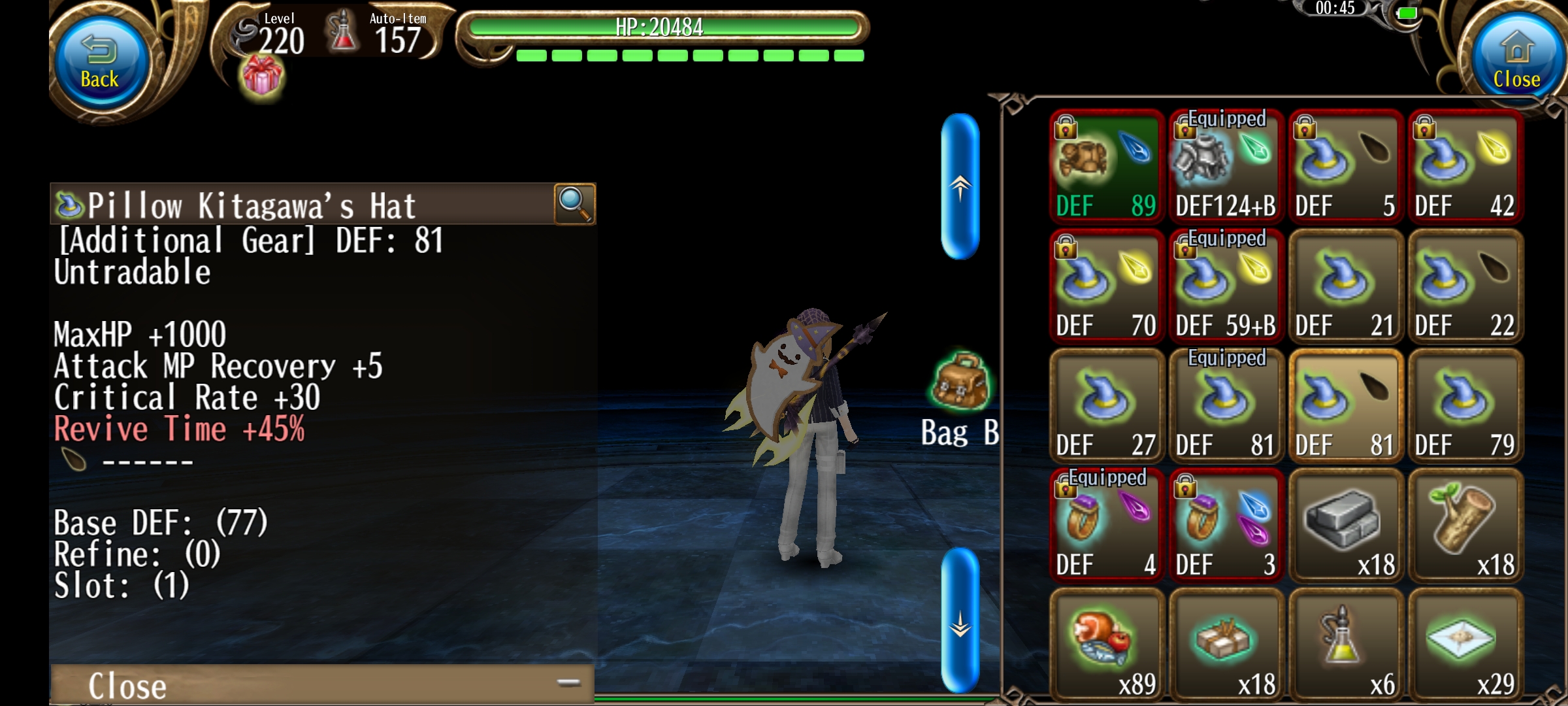Open the red gift box icon
Viewport: 1568px width, 706px height.
(262, 77)
